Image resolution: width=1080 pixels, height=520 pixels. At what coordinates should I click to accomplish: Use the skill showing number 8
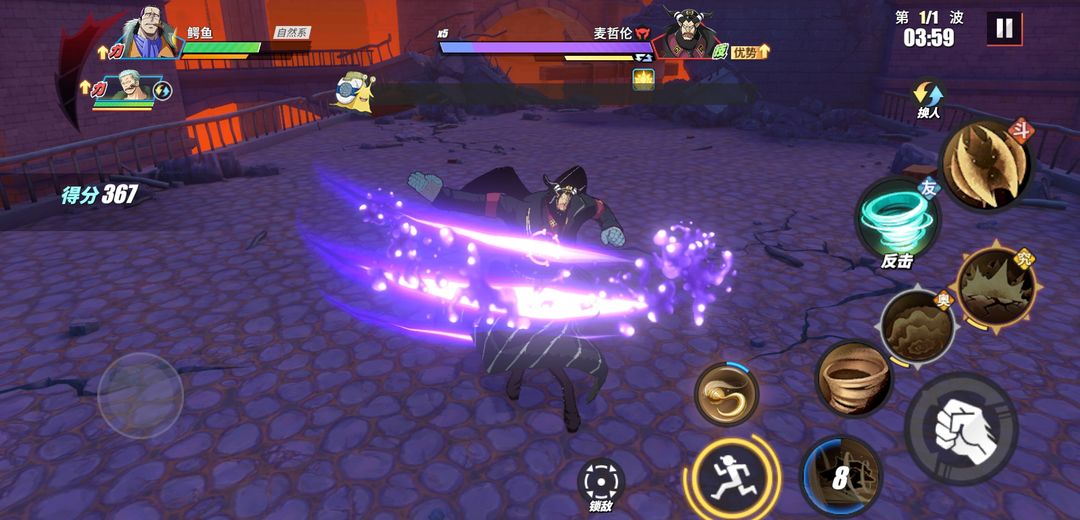coord(841,477)
